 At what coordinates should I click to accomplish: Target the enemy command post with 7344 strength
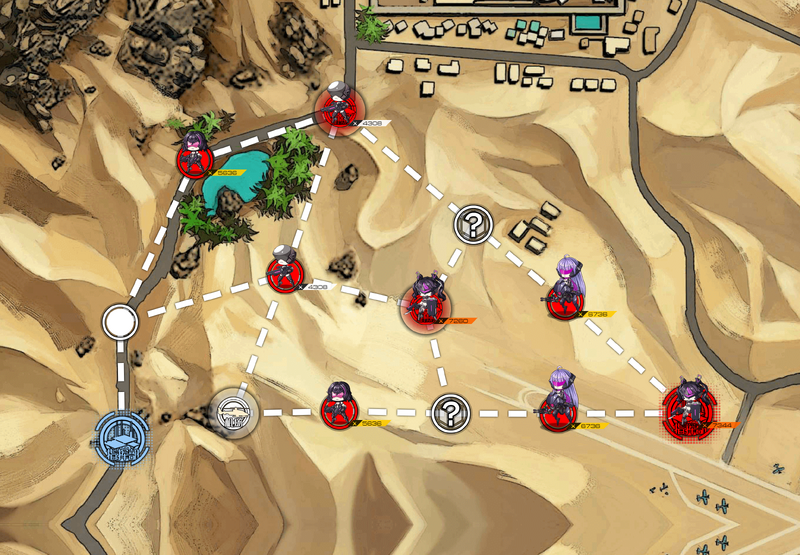click(689, 412)
